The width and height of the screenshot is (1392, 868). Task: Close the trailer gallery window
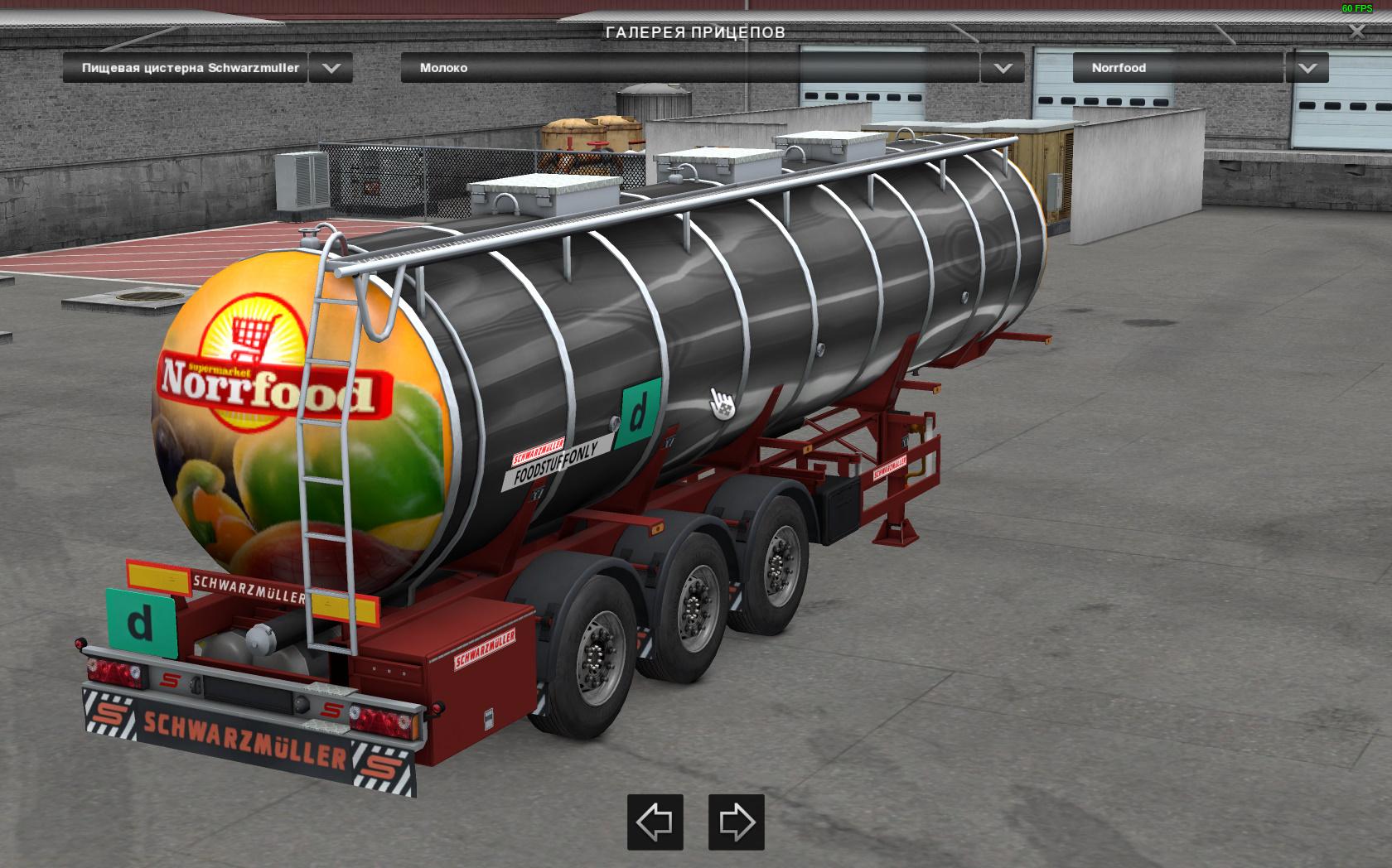tap(1356, 31)
